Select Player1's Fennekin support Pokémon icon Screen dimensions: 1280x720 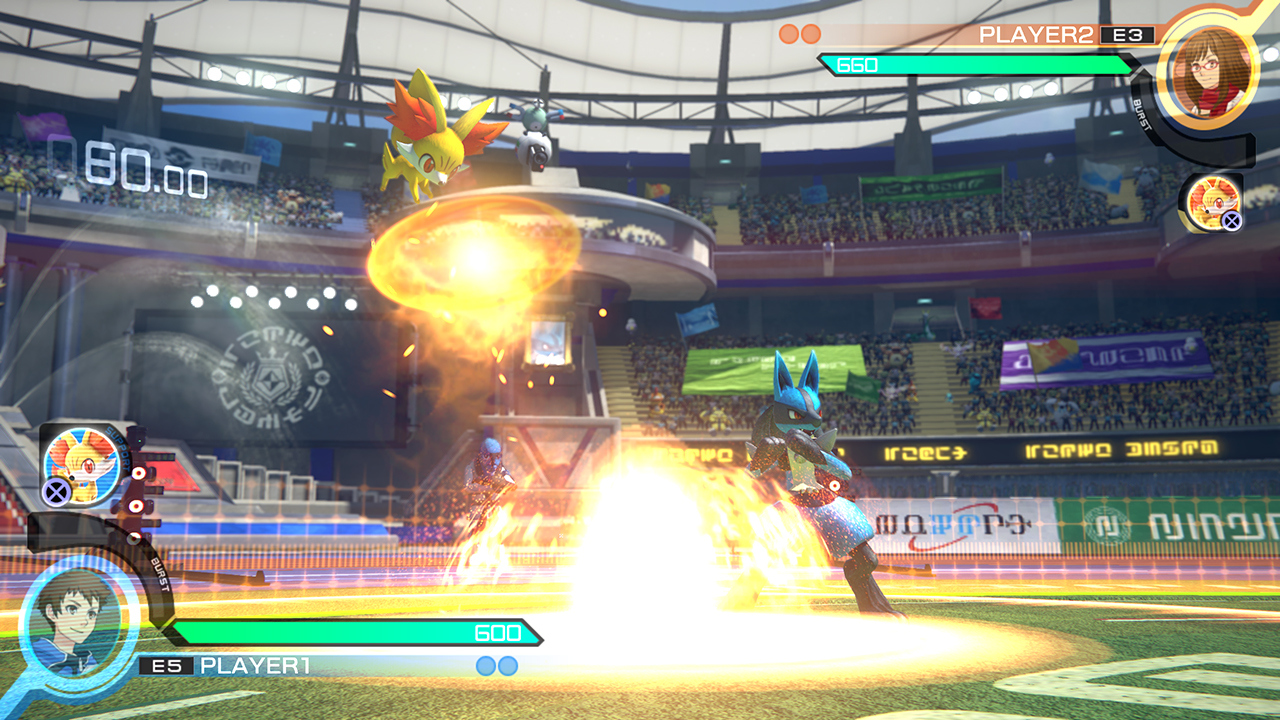[x=80, y=467]
